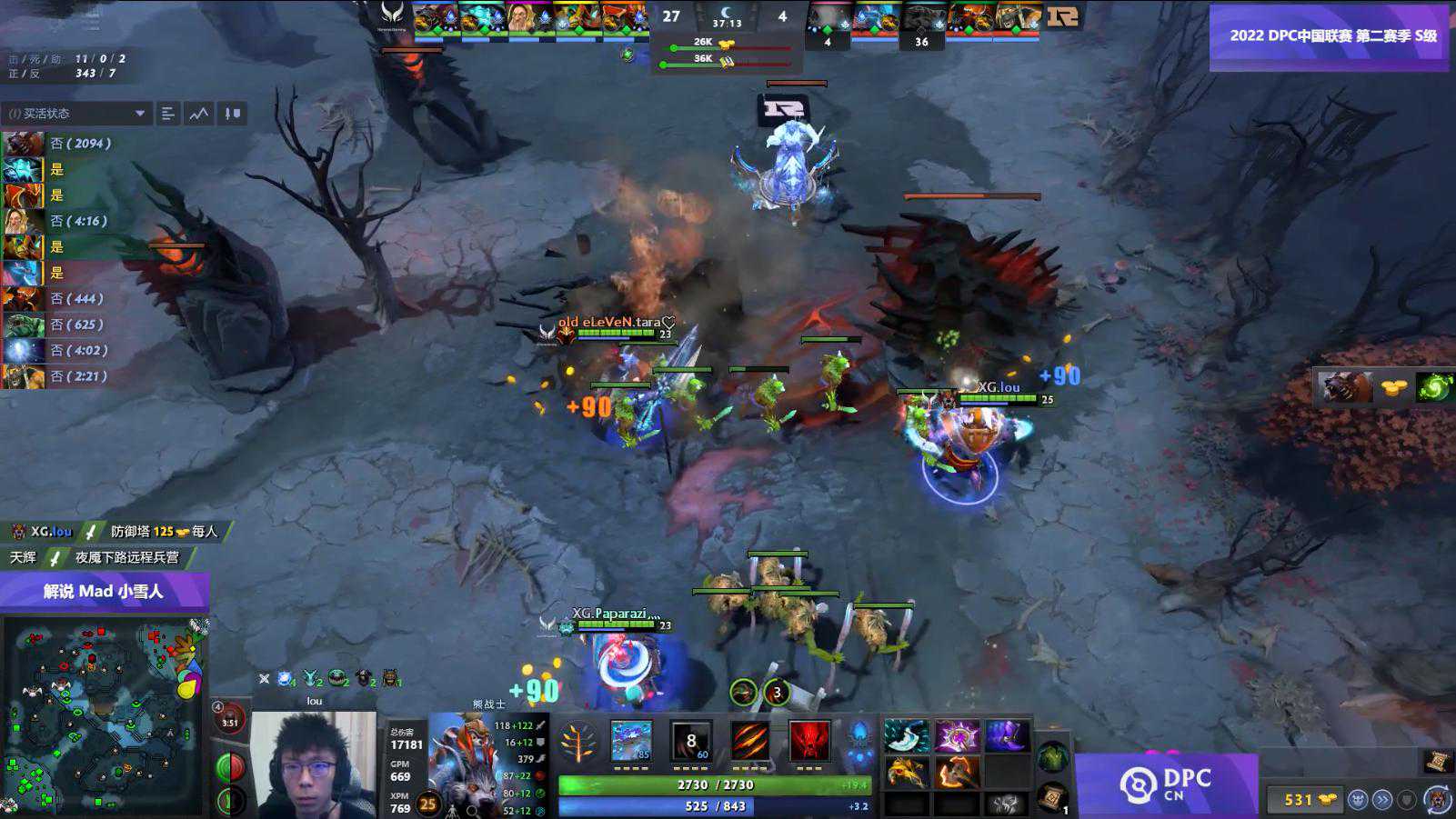The width and height of the screenshot is (1456, 819).
Task: Open the 买活状态 buyback status dropdown
Action: point(76,114)
